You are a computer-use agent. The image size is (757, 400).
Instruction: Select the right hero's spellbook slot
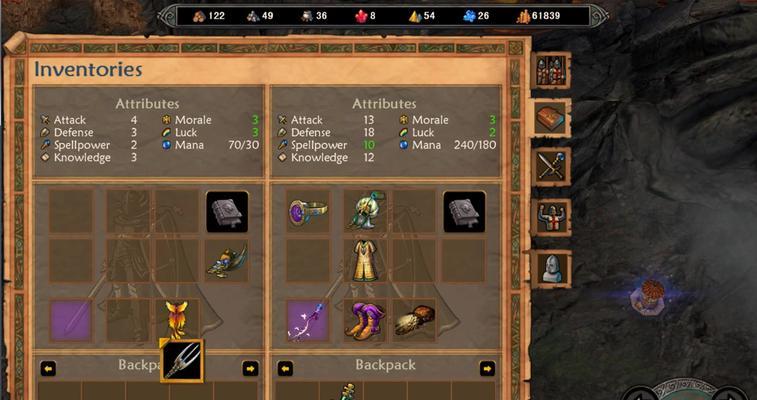coord(464,211)
